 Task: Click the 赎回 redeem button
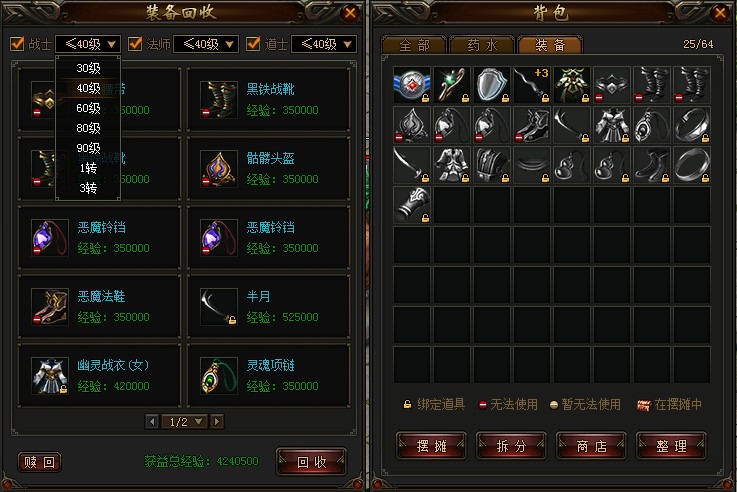[40, 461]
